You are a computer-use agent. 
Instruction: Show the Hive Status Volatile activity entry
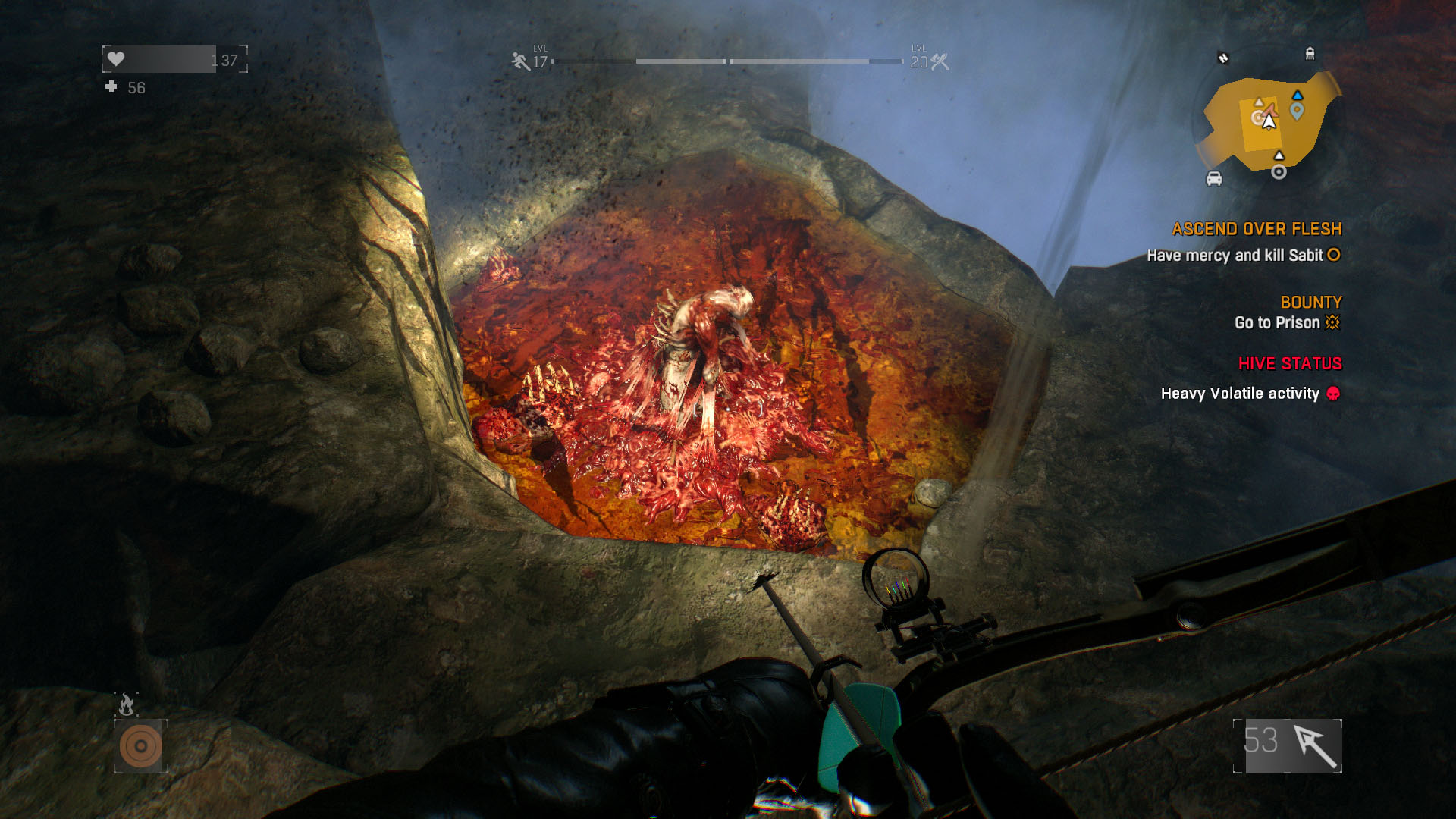[1250, 393]
